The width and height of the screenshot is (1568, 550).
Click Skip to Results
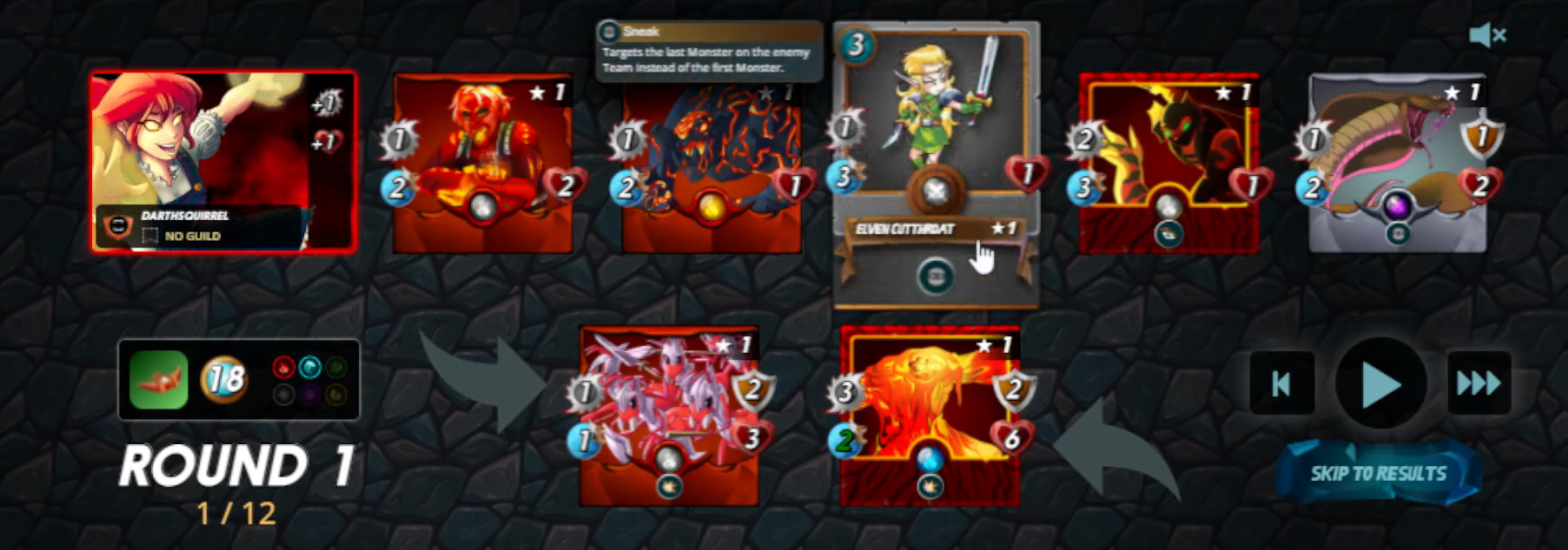(x=1378, y=474)
